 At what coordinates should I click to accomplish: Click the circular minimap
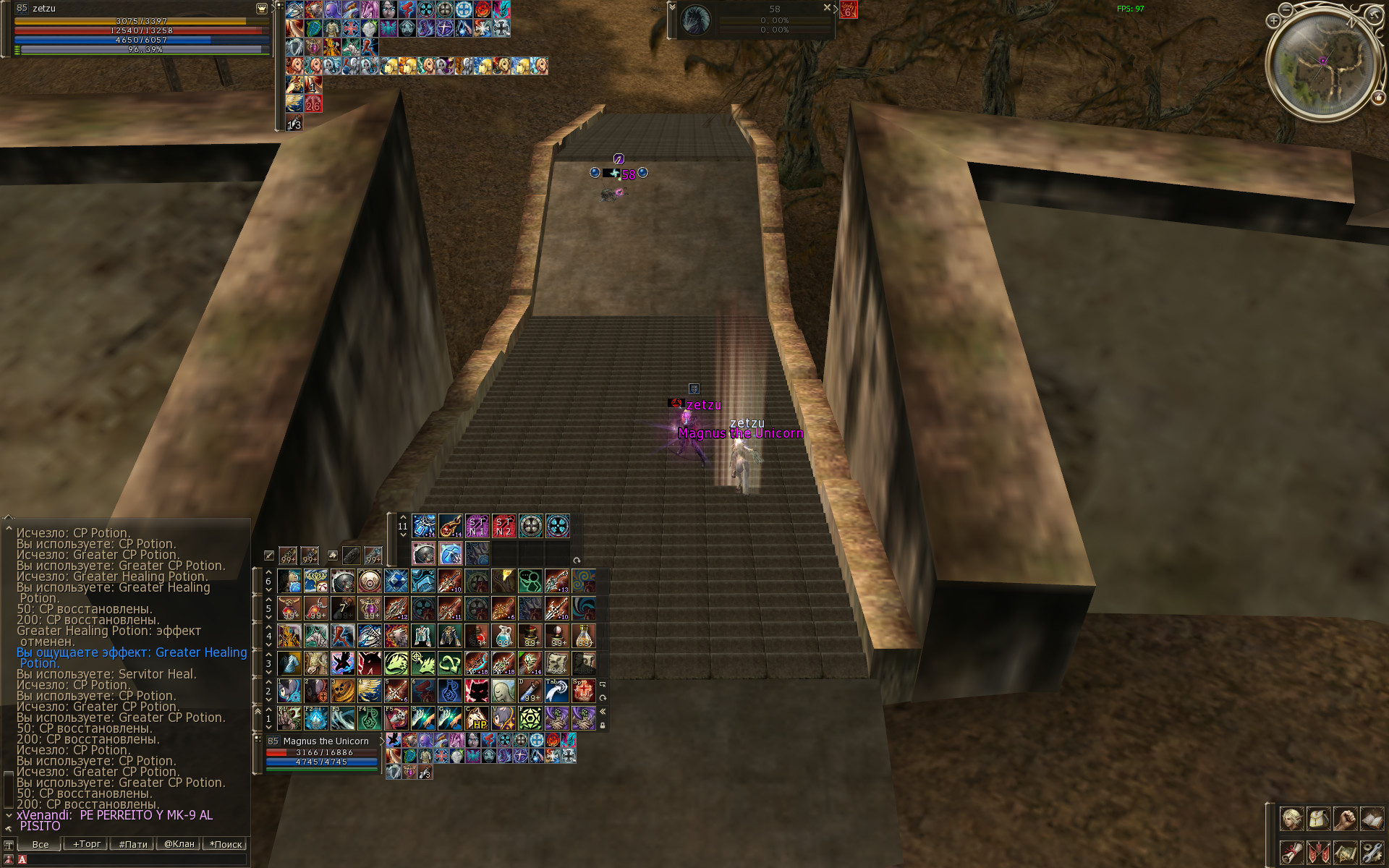[1322, 64]
